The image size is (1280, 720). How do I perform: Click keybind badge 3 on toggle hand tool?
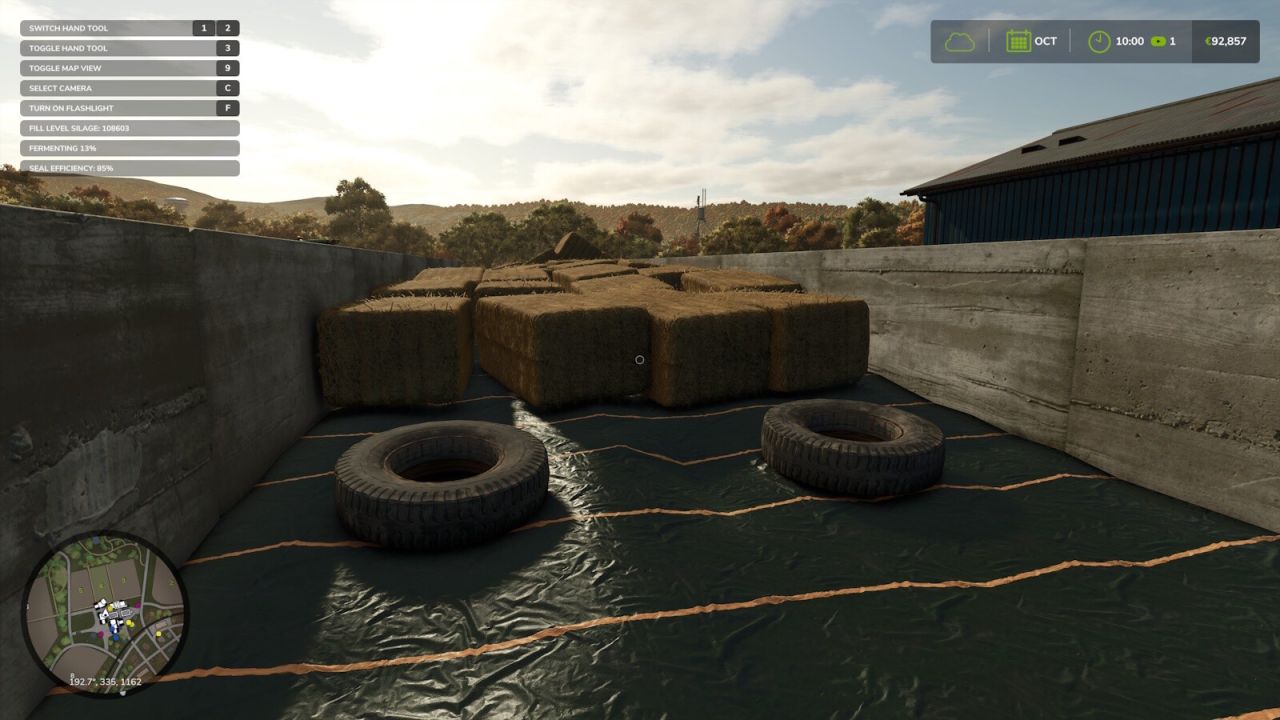coord(228,48)
